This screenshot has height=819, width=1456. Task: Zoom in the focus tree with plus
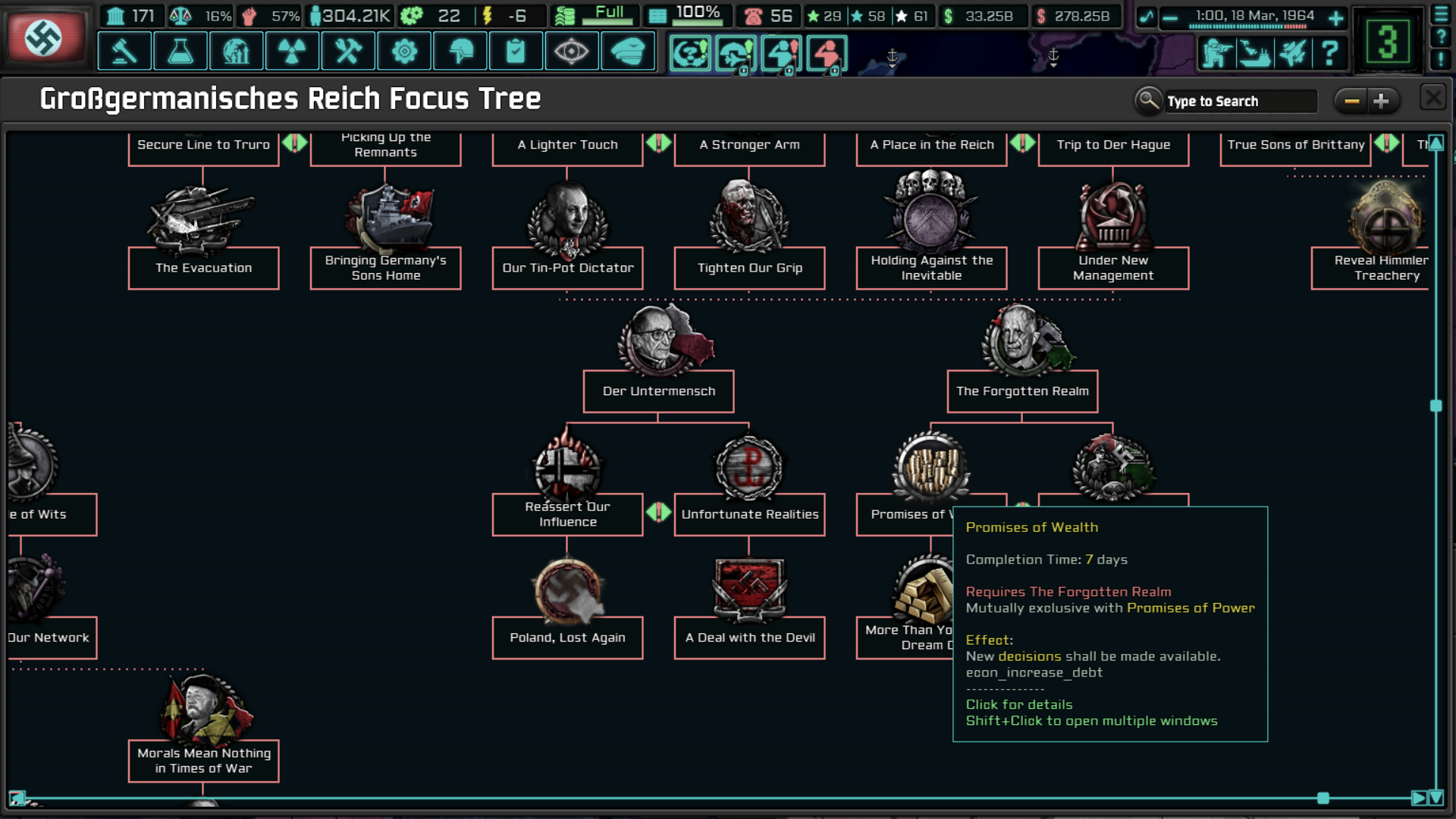click(1381, 101)
